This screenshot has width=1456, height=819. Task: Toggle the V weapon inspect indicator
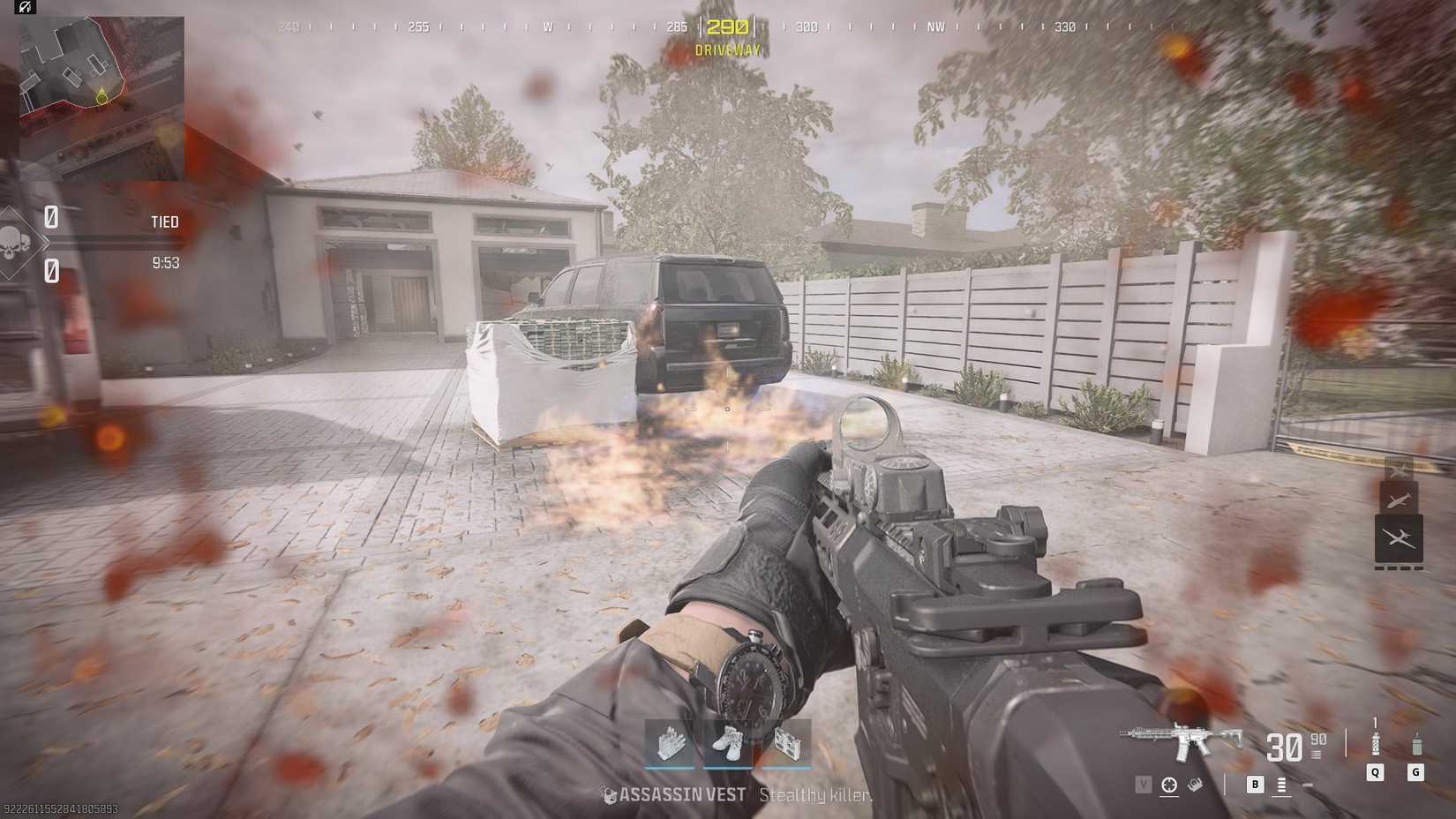(x=1145, y=784)
